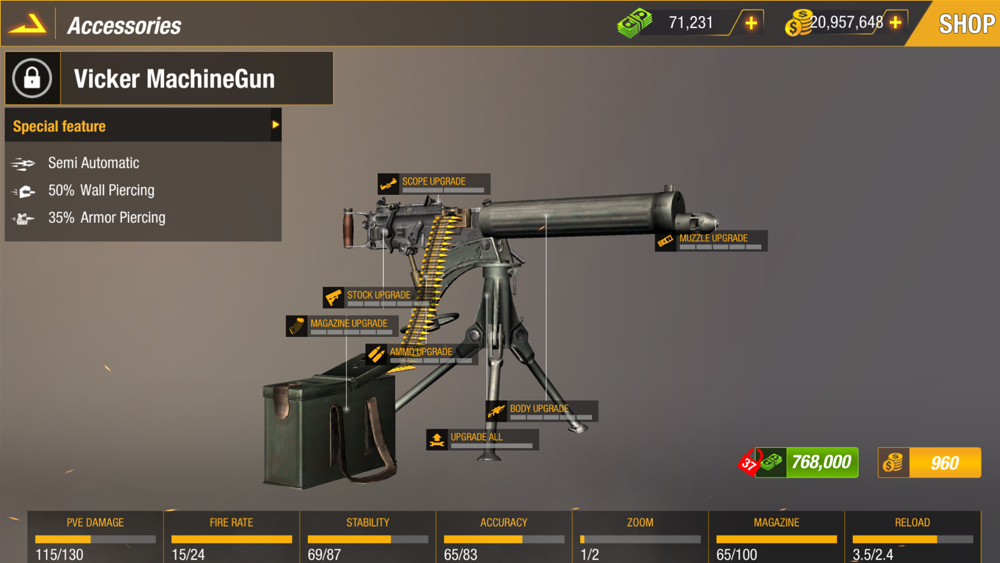The image size is (1000, 563).
Task: Select Magazine Upgrade
Action: tap(343, 326)
